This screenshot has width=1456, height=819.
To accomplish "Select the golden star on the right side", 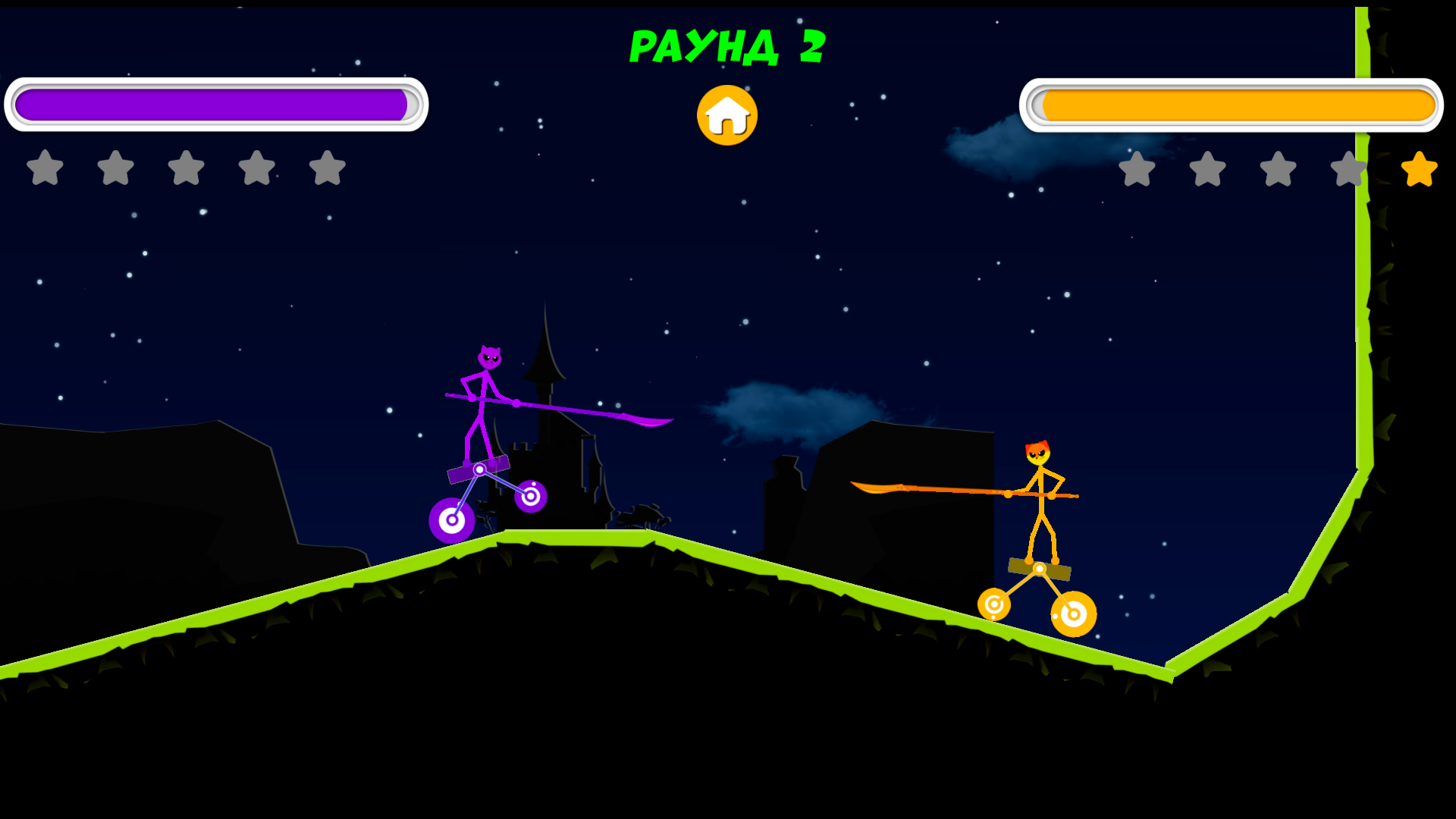I will [x=1417, y=168].
